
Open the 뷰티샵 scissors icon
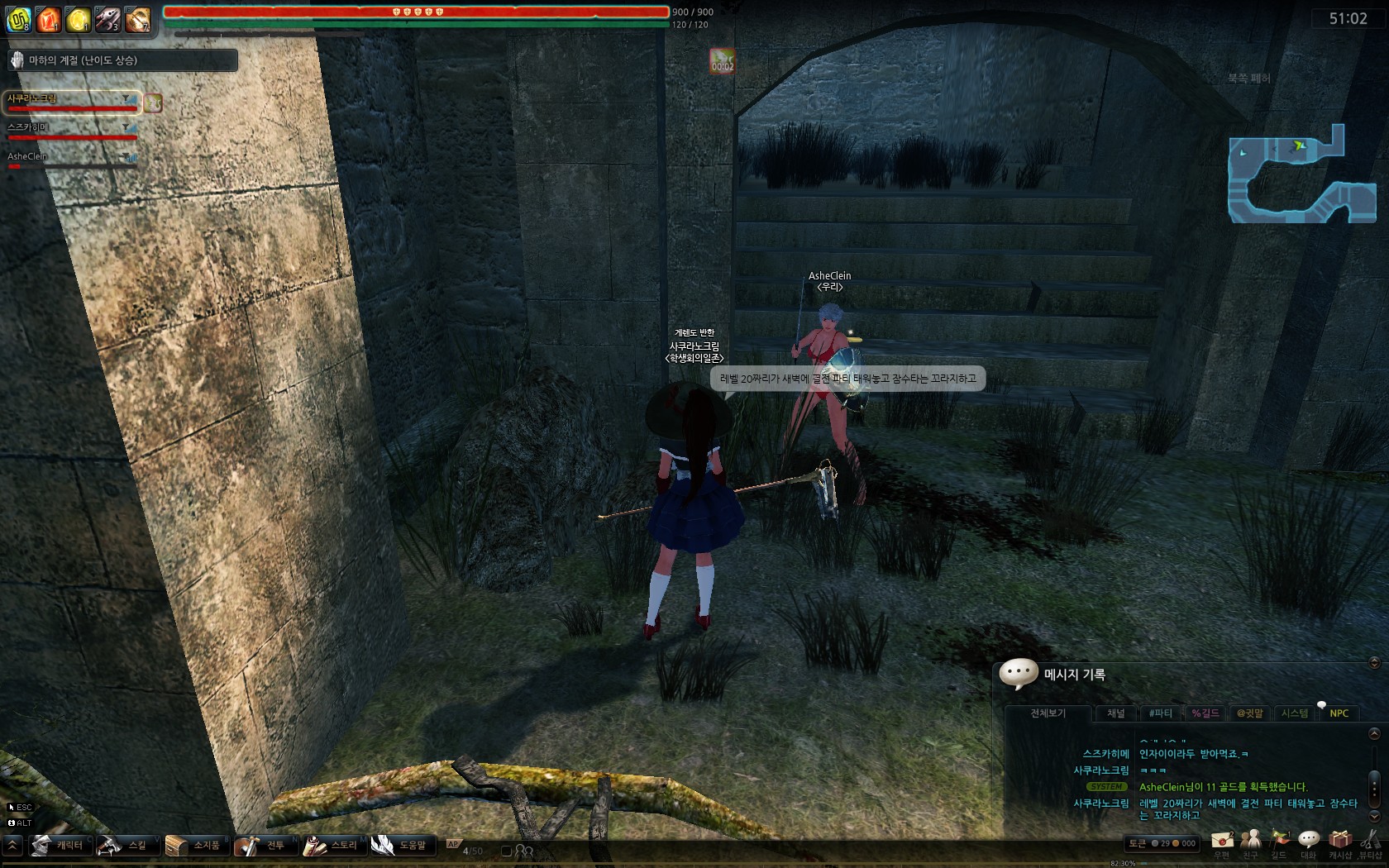point(1370,842)
